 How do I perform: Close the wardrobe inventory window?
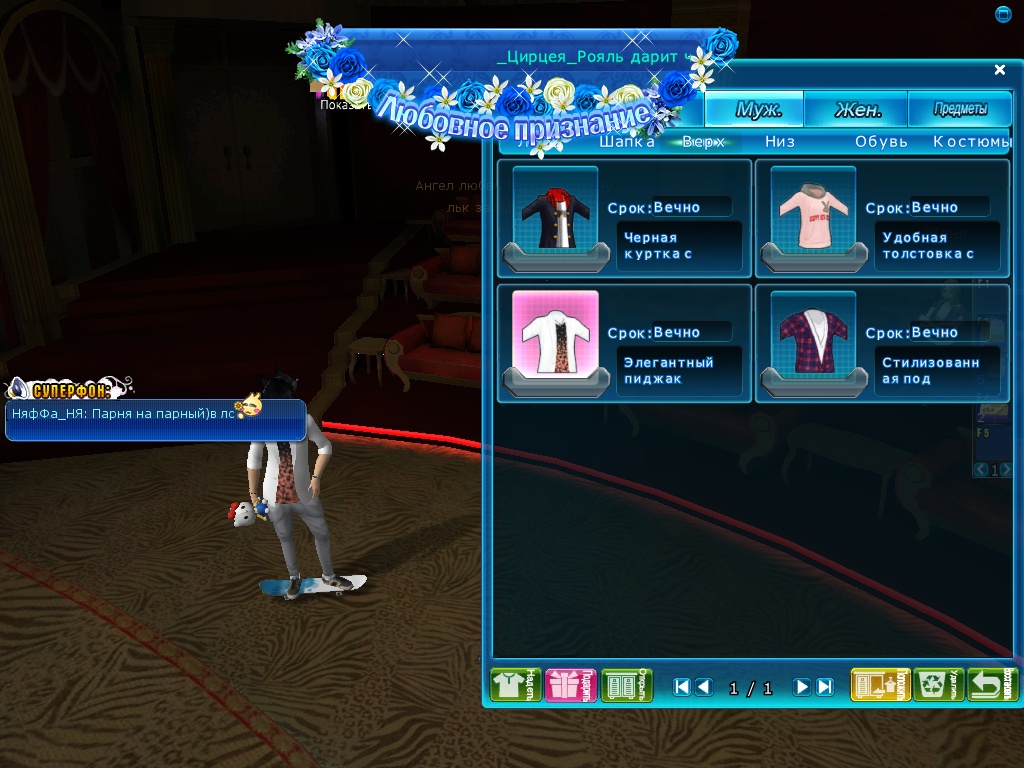(999, 70)
